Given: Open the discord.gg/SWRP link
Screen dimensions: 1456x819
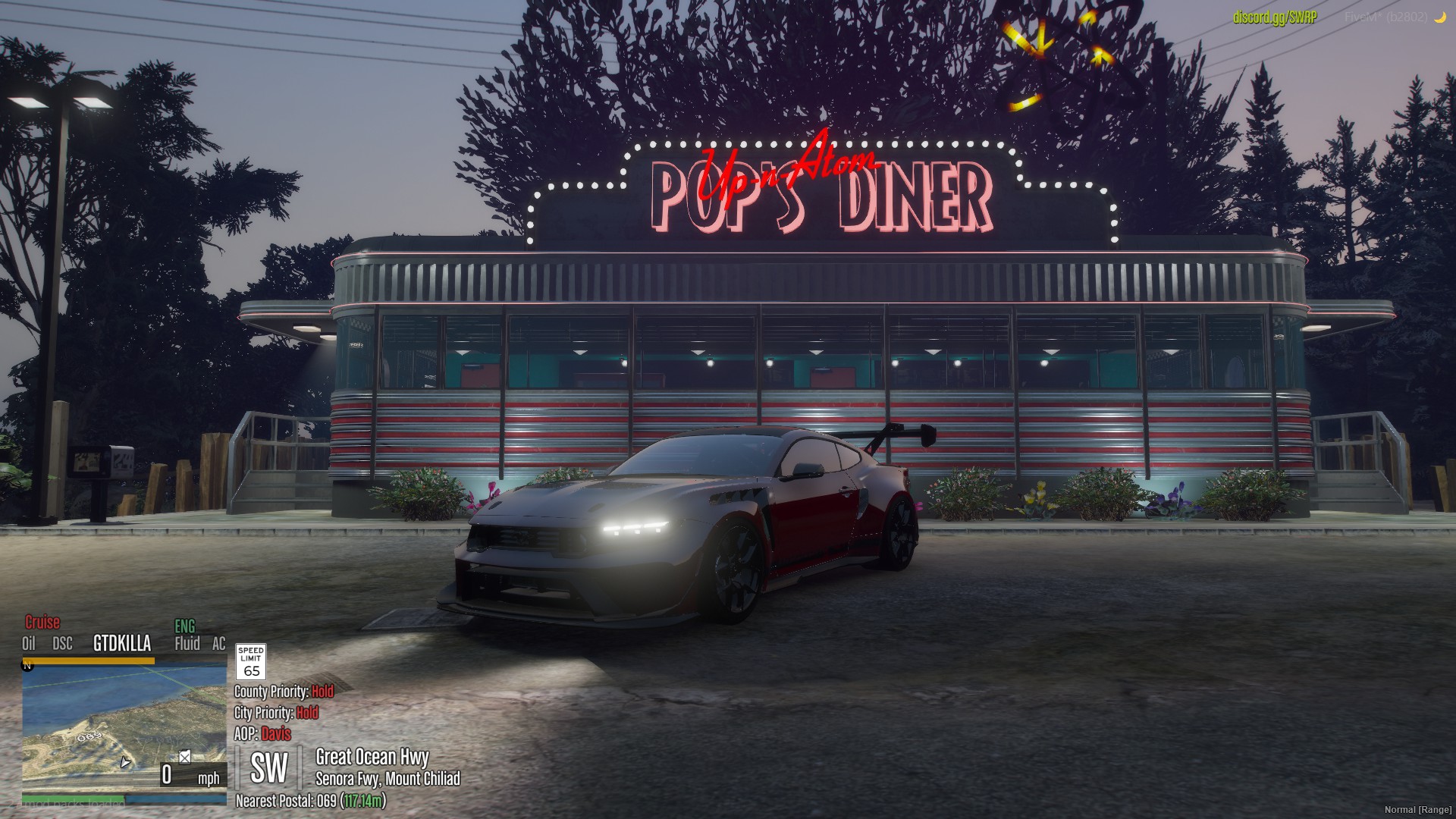Looking at the screenshot, I should tap(1275, 17).
